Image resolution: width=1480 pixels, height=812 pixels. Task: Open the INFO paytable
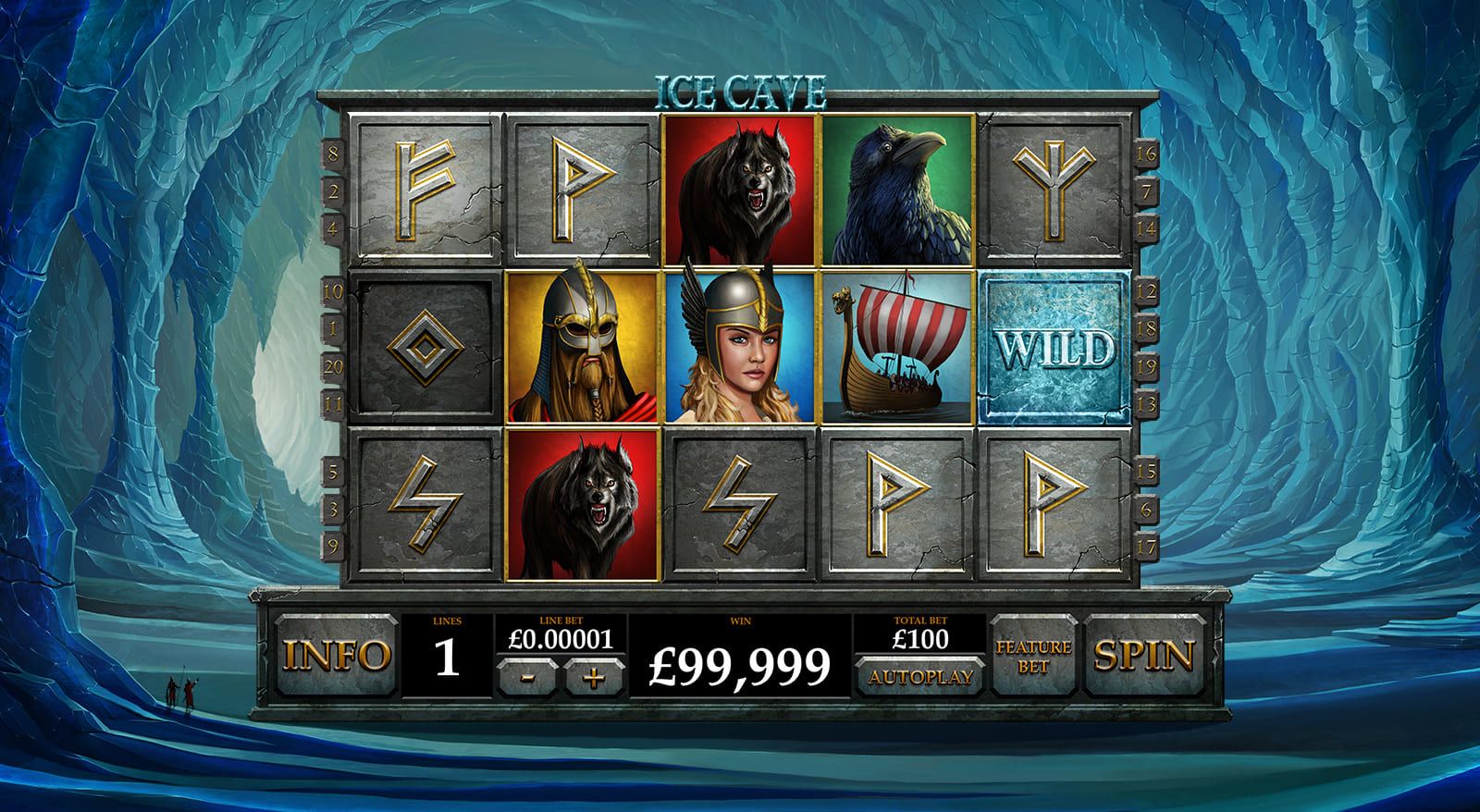pyautogui.click(x=334, y=655)
